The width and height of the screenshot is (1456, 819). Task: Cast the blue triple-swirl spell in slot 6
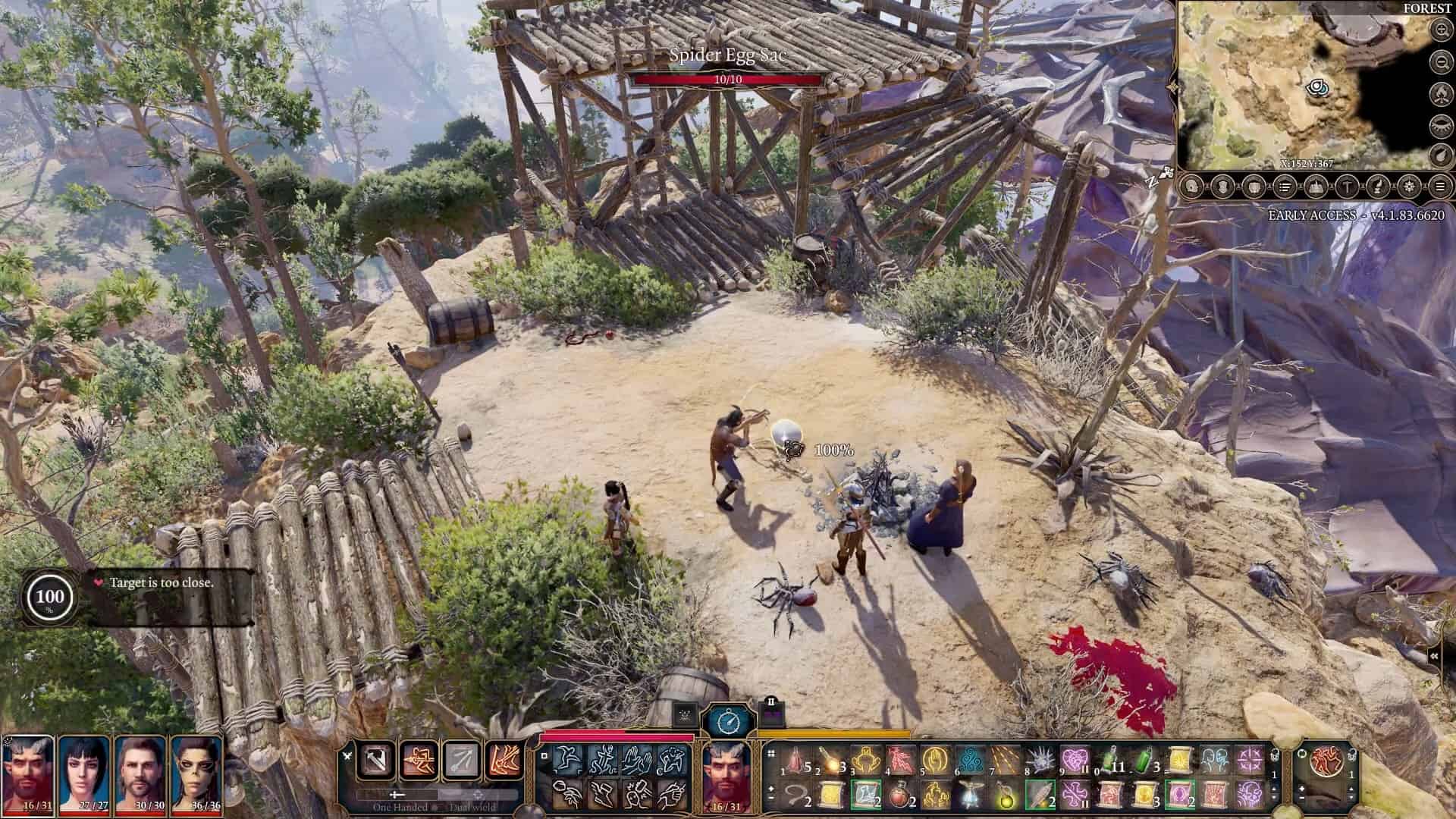click(x=971, y=759)
